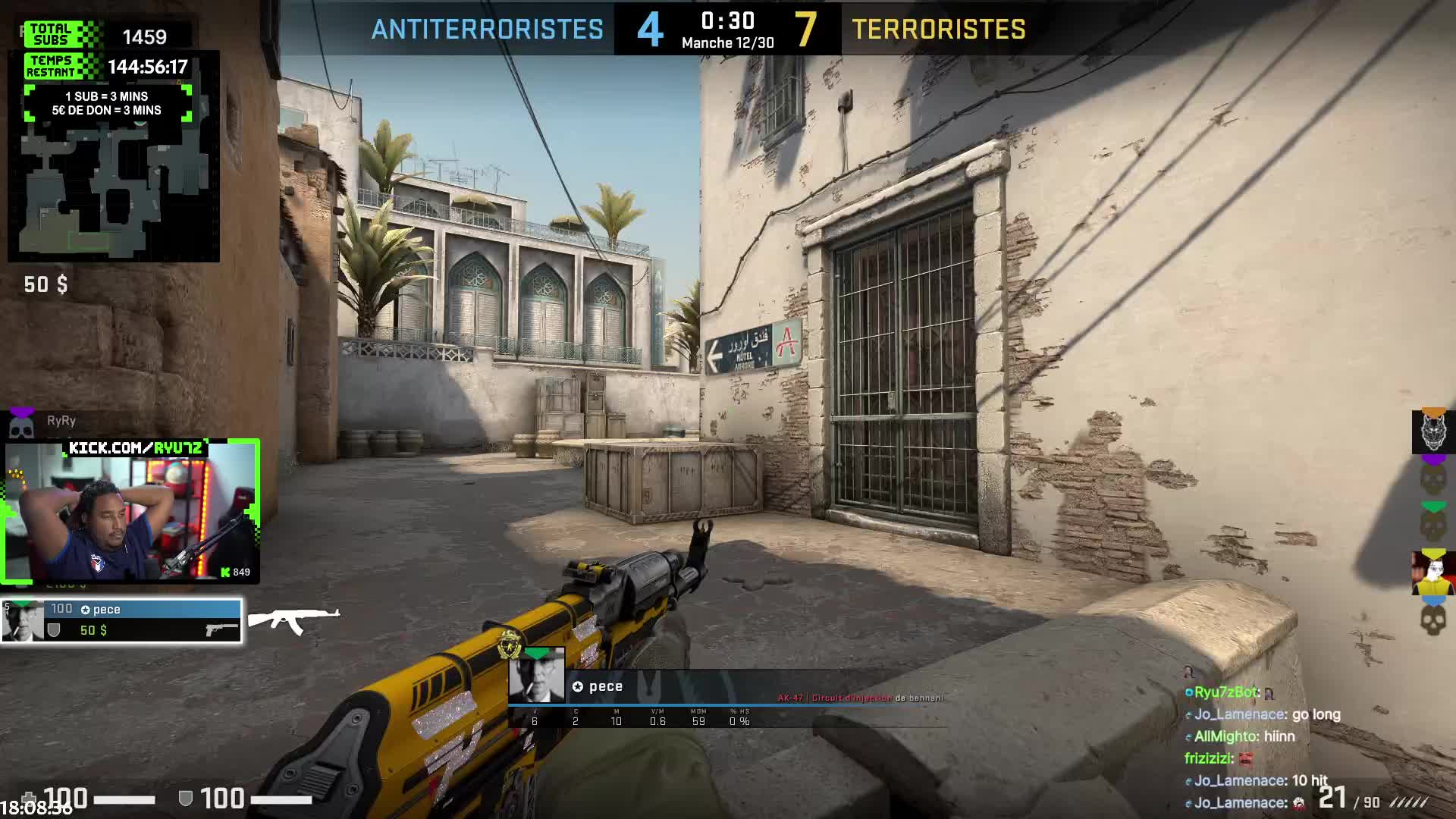This screenshot has height=819, width=1456.
Task: Select pece's player card in team list
Action: (x=121, y=621)
